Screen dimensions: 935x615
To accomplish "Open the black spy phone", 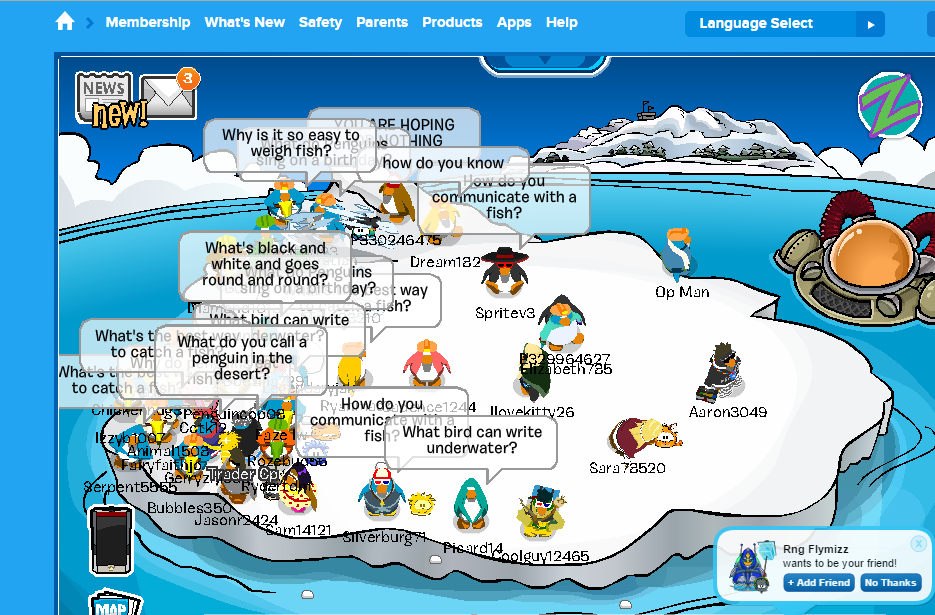I will [x=110, y=541].
